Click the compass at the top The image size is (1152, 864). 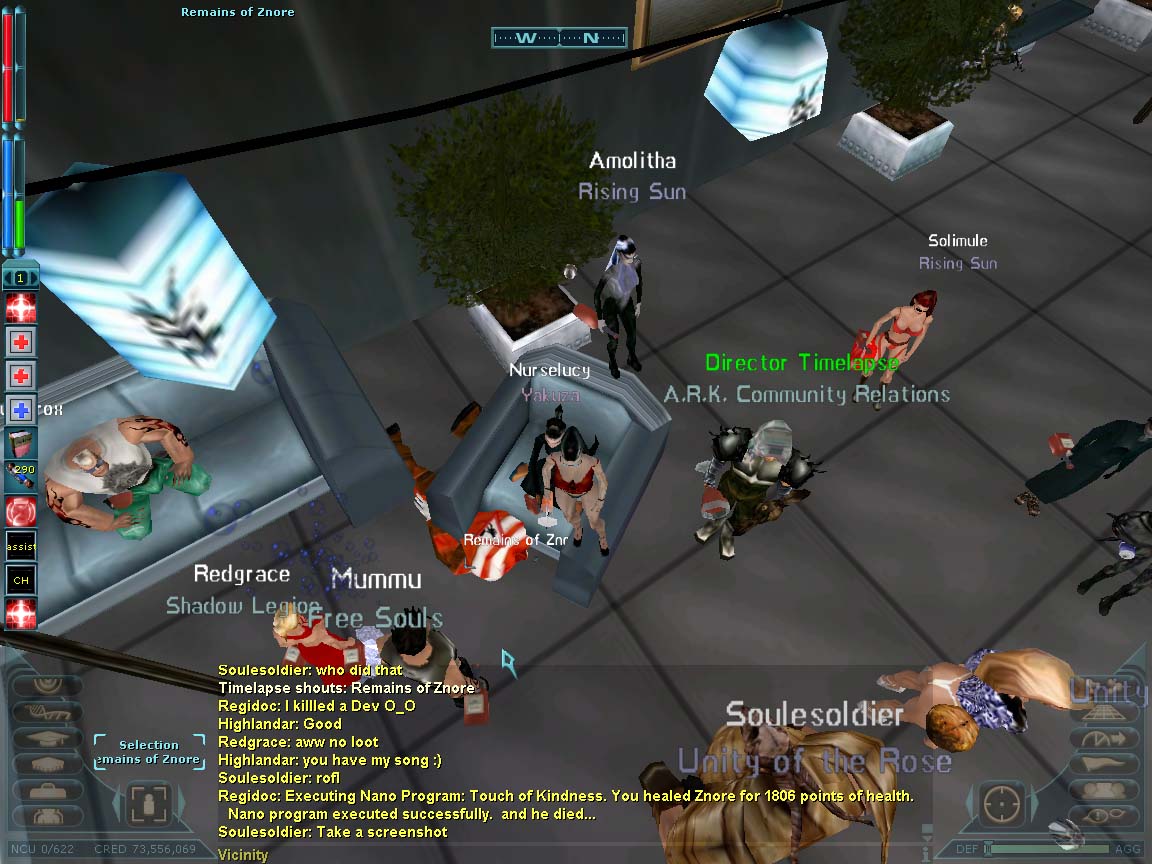(x=559, y=38)
